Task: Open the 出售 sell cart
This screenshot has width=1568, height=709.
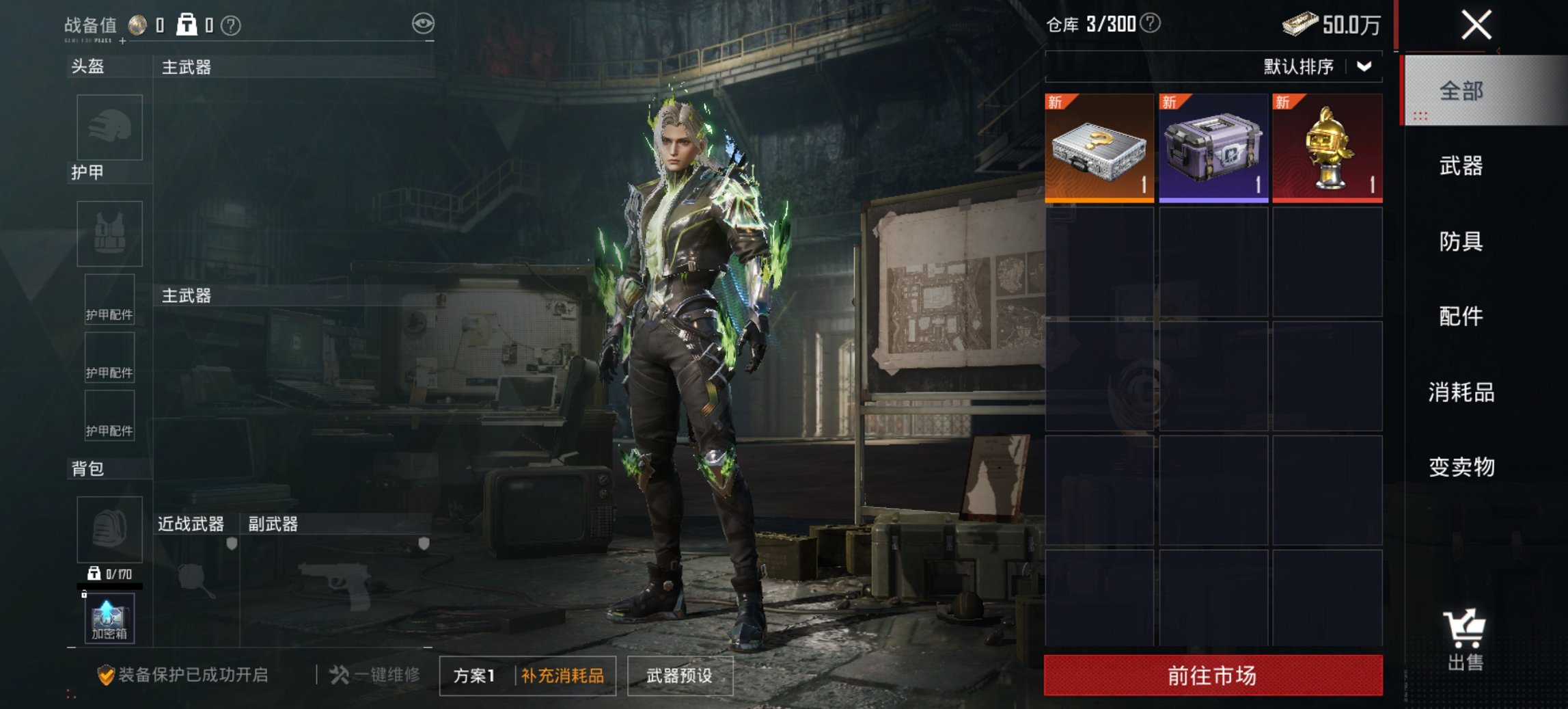Action: (x=1464, y=639)
